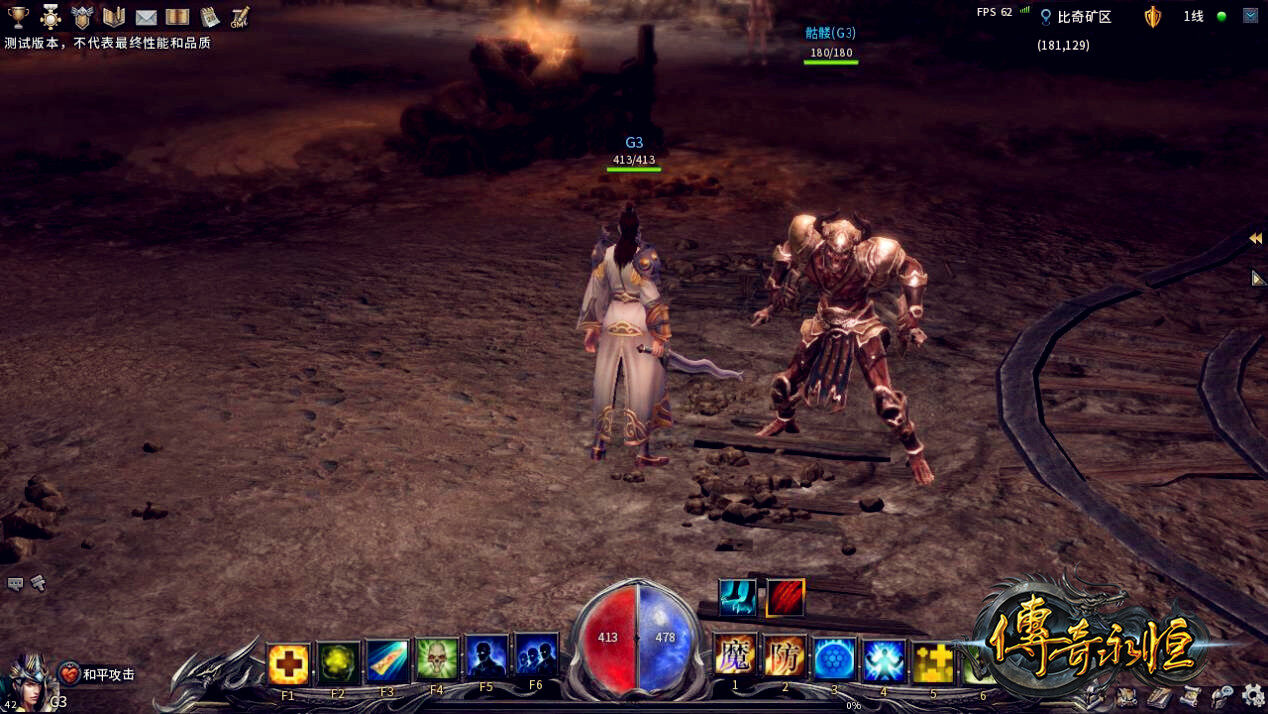Cast the glowing blue figure skill
Image resolution: width=1268 pixels, height=714 pixels.
tap(884, 661)
